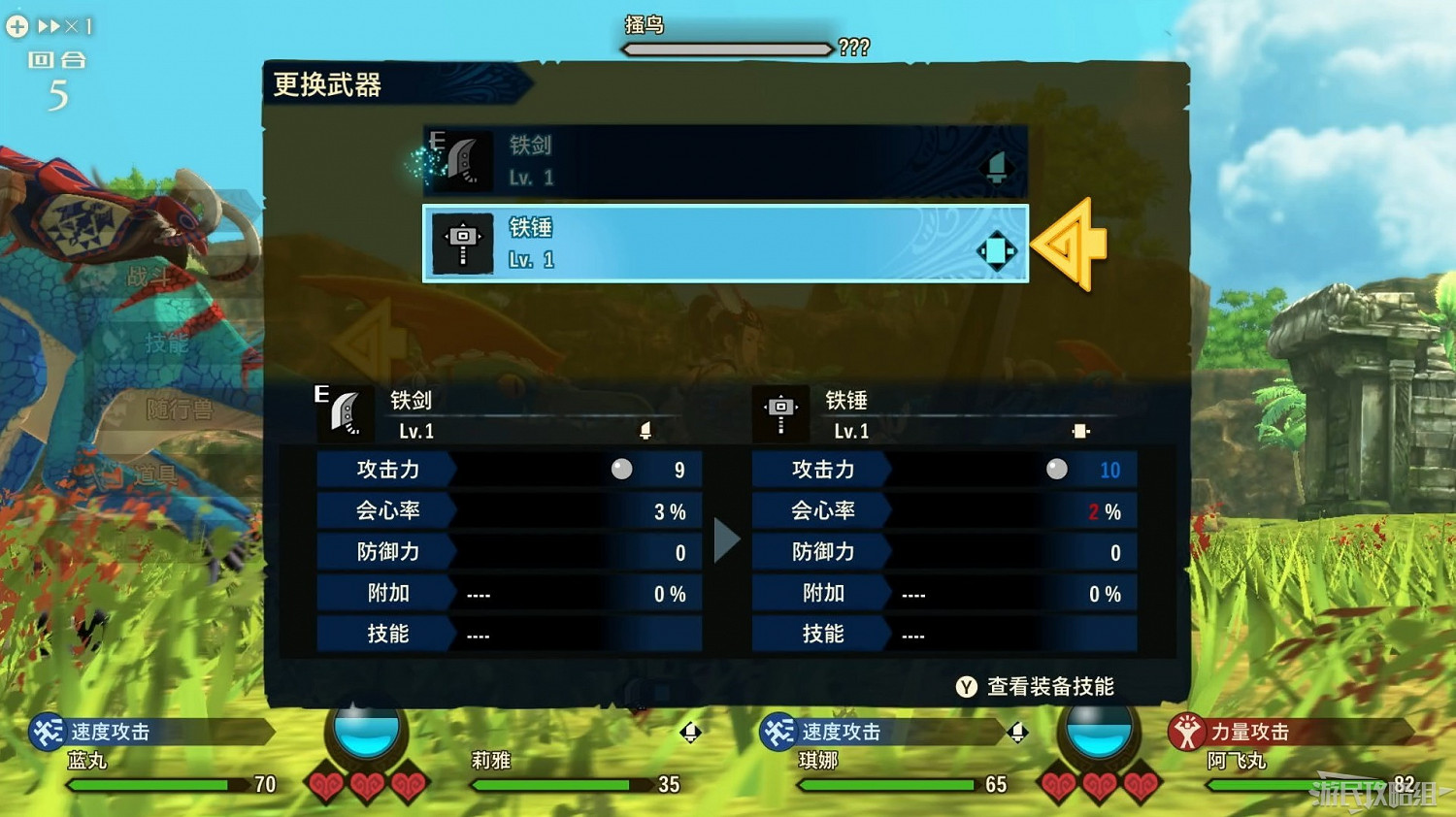The height and width of the screenshot is (817, 1456).
Task: Open the 技能 skills menu entry
Action: pos(165,343)
